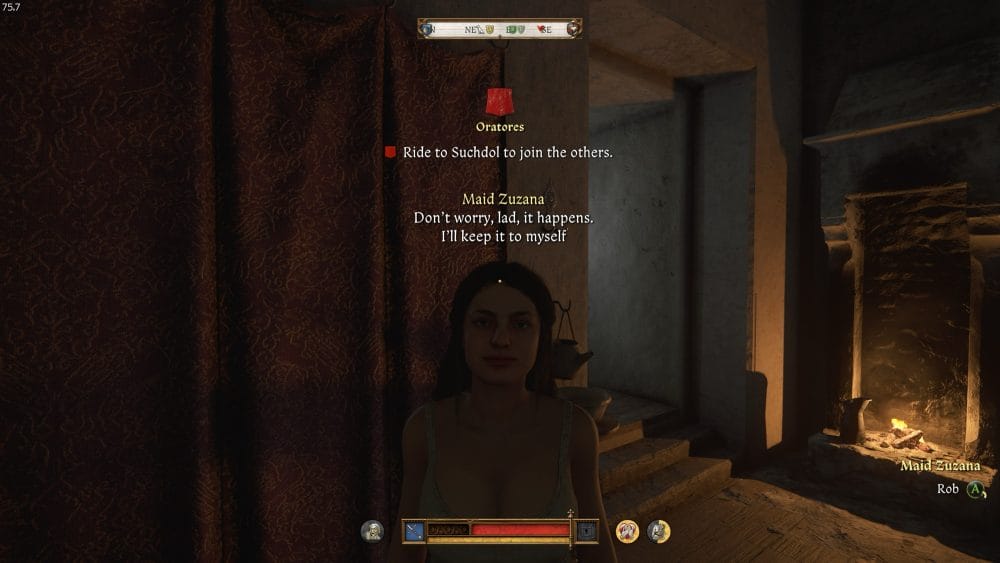Click the orange round buff icon
Image resolution: width=1000 pixels, height=563 pixels.
pos(628,532)
